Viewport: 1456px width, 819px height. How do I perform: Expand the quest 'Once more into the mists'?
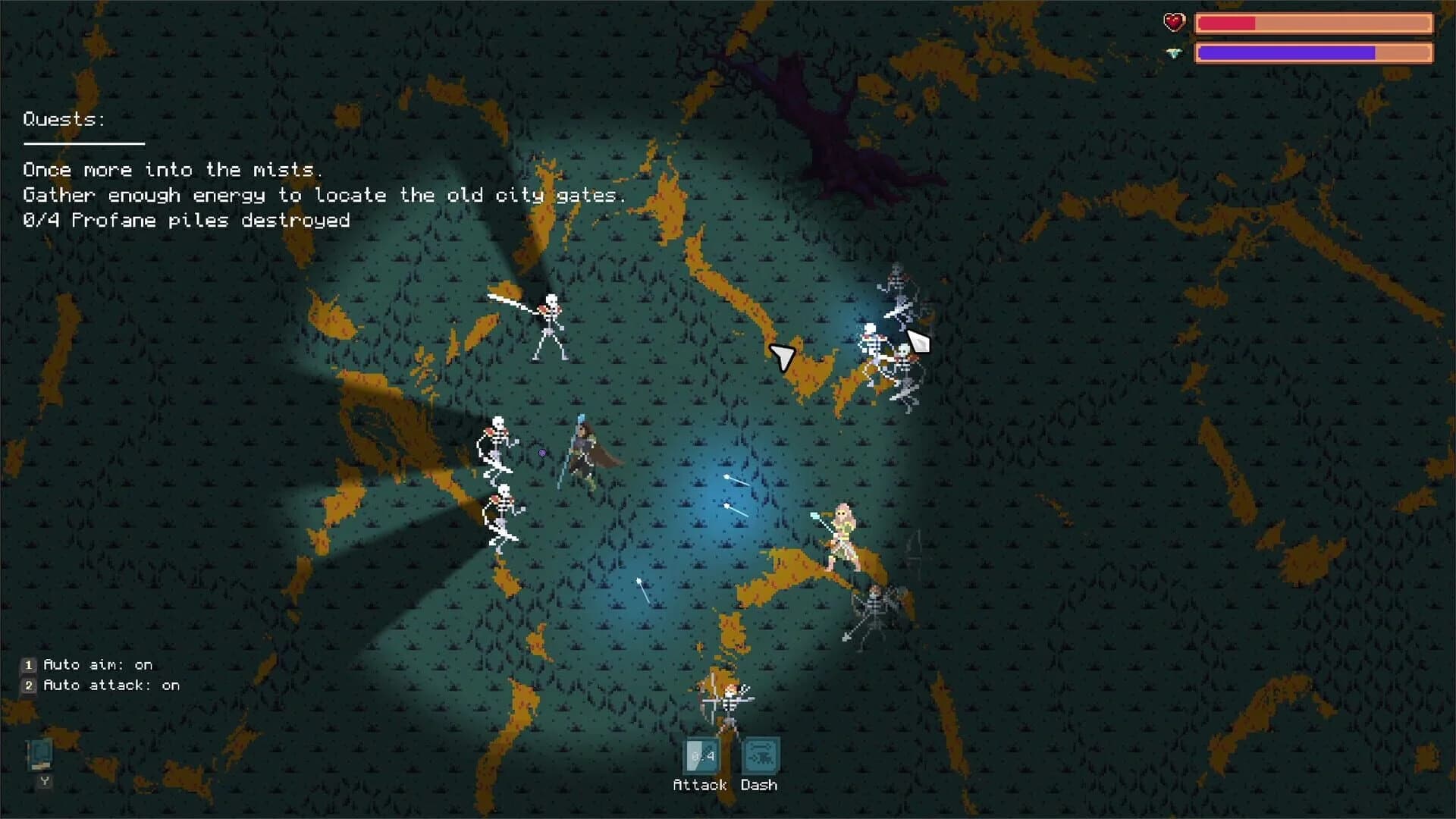click(173, 170)
